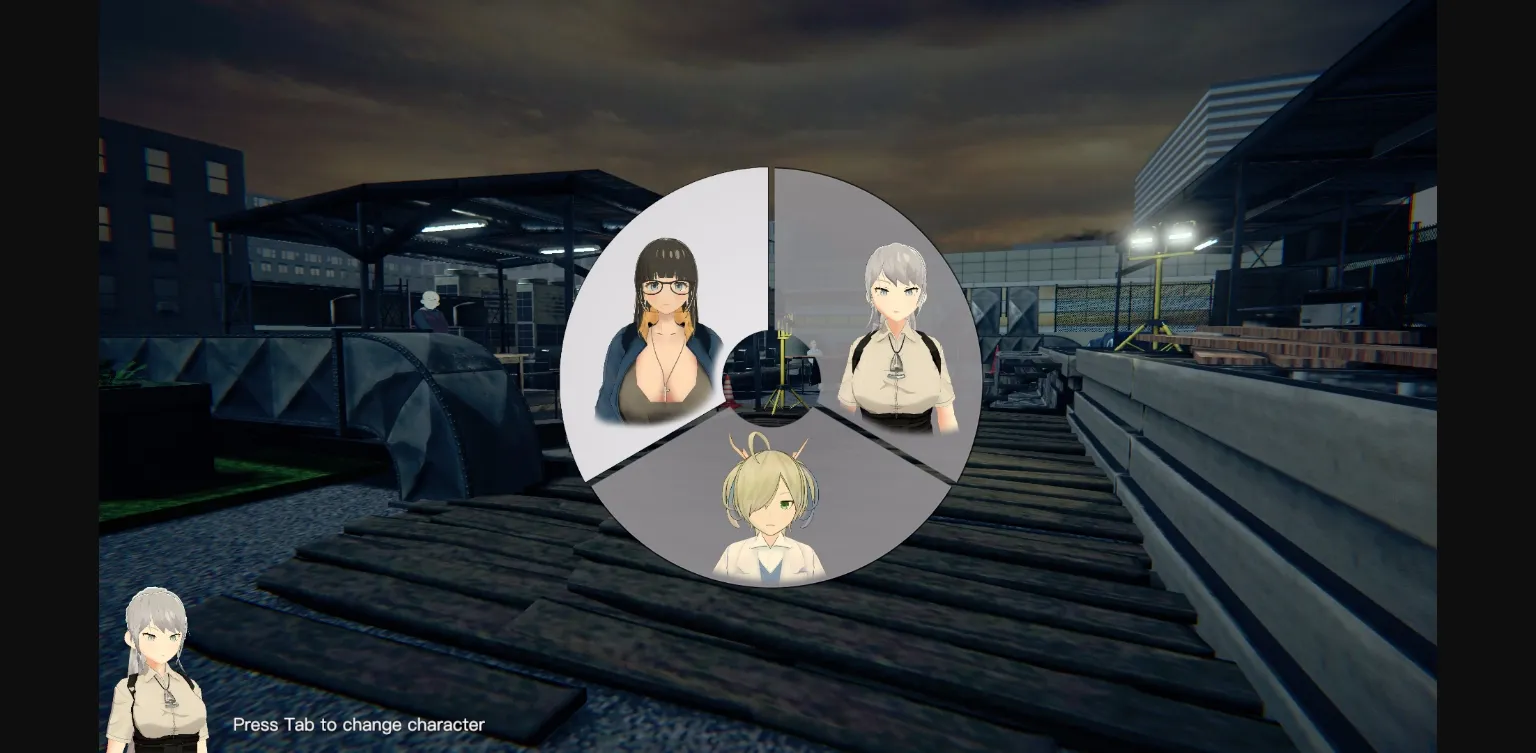Image resolution: width=1536 pixels, height=753 pixels.
Task: Choose the left wheel segment
Action: (650, 330)
